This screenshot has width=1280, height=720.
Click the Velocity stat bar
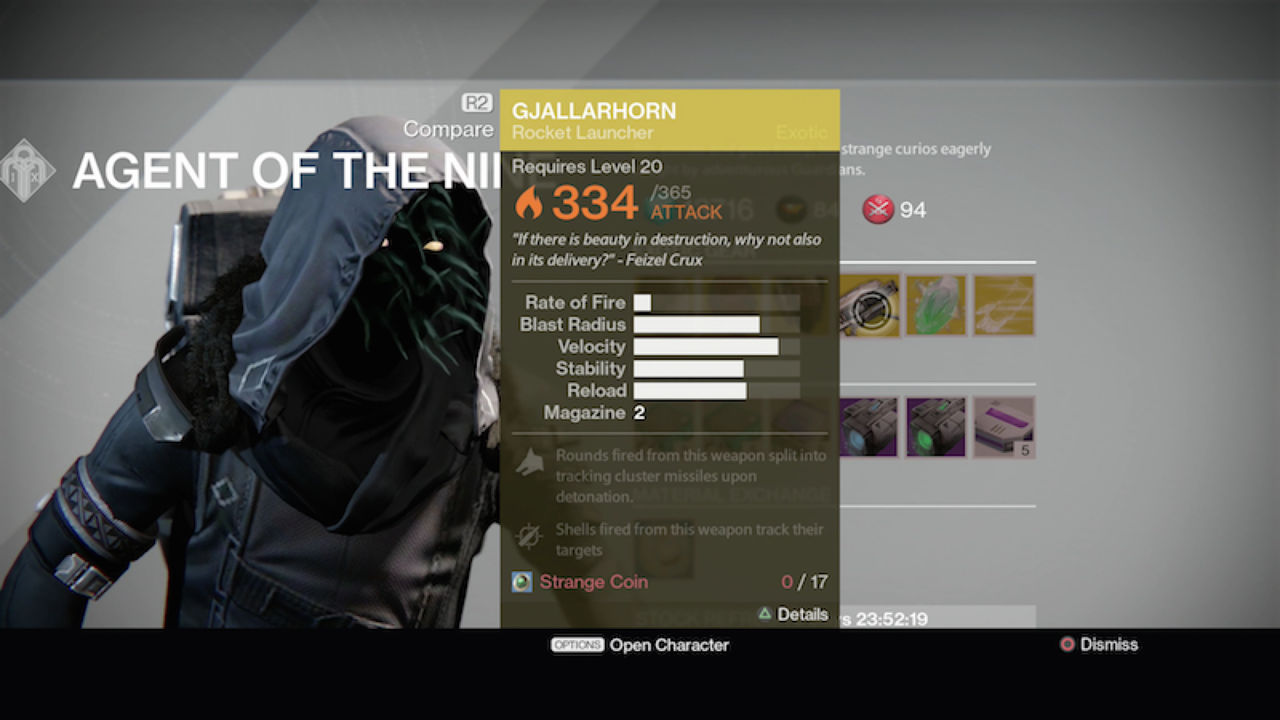707,346
